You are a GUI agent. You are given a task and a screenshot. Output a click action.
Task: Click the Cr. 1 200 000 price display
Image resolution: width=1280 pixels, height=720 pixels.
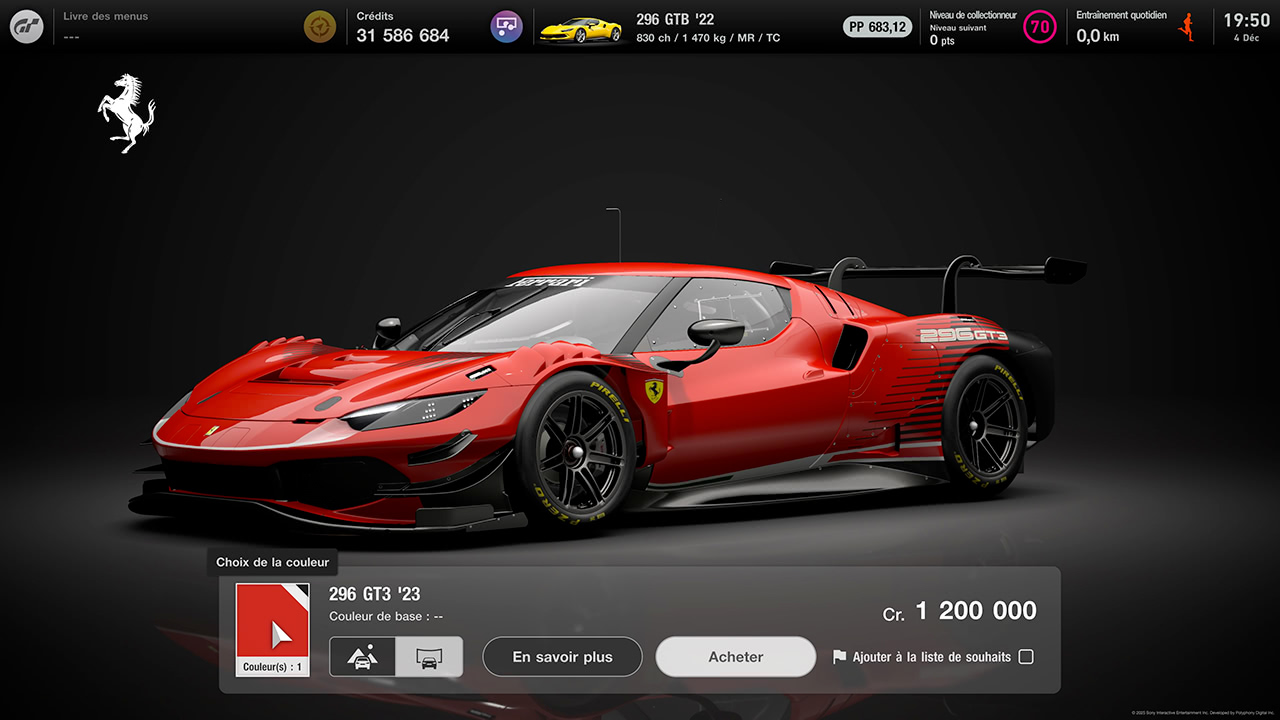pyautogui.click(x=958, y=610)
